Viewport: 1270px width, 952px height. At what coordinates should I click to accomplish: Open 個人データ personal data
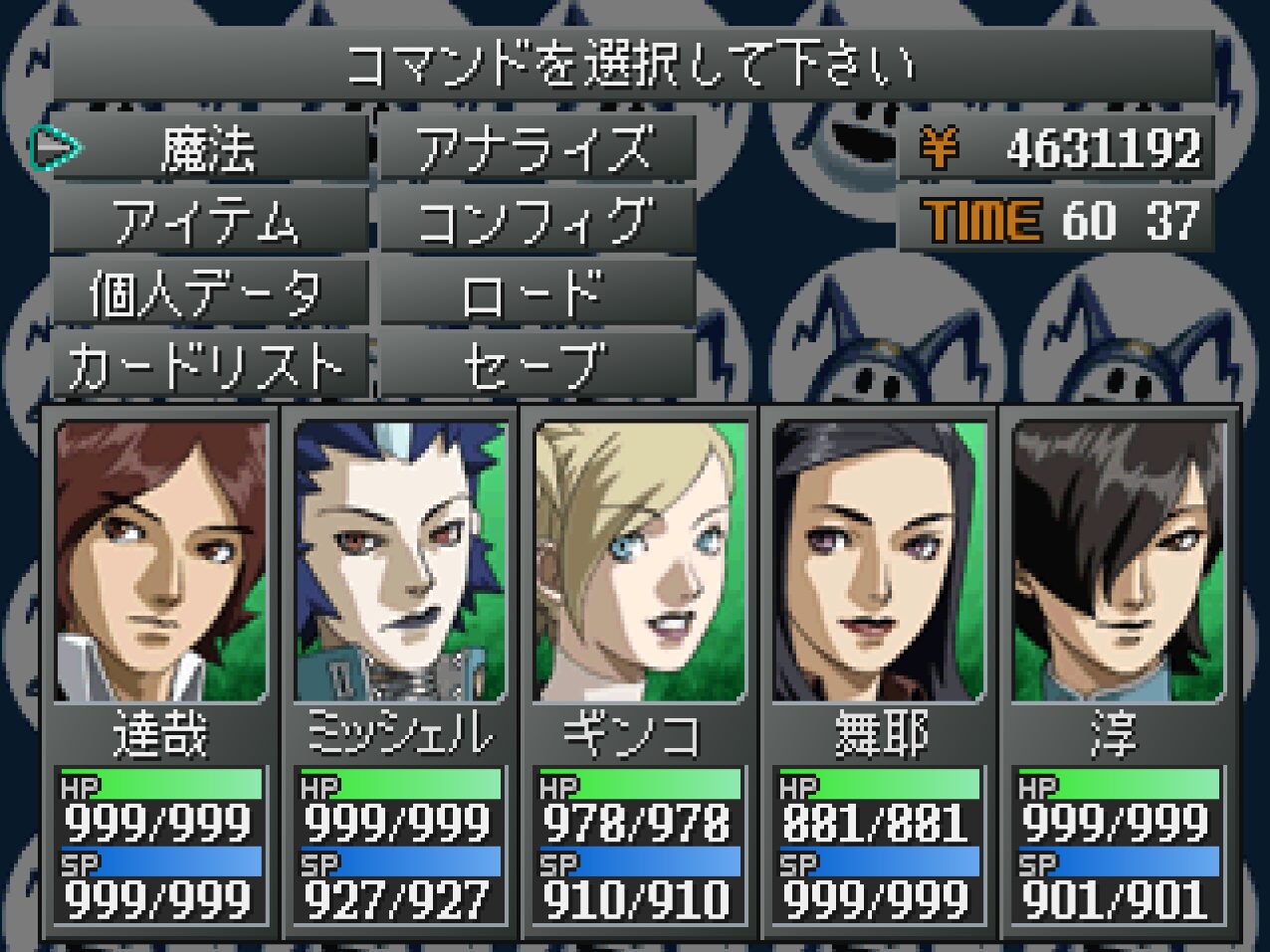(x=208, y=293)
